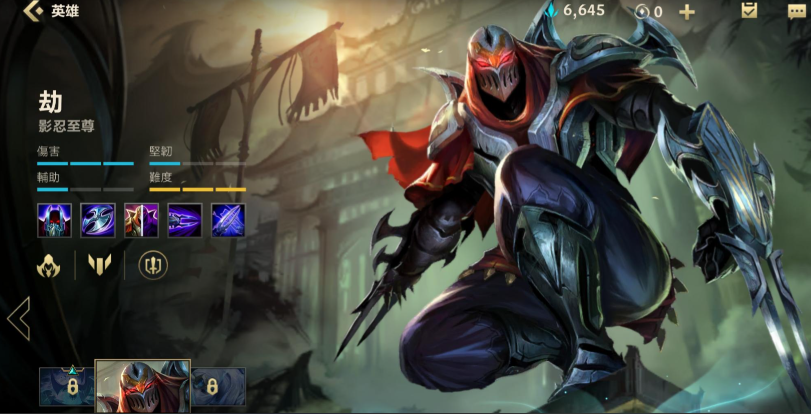Screen dimensions: 811x414
Task: Show the previous champion with left arrow
Action: coord(18,320)
